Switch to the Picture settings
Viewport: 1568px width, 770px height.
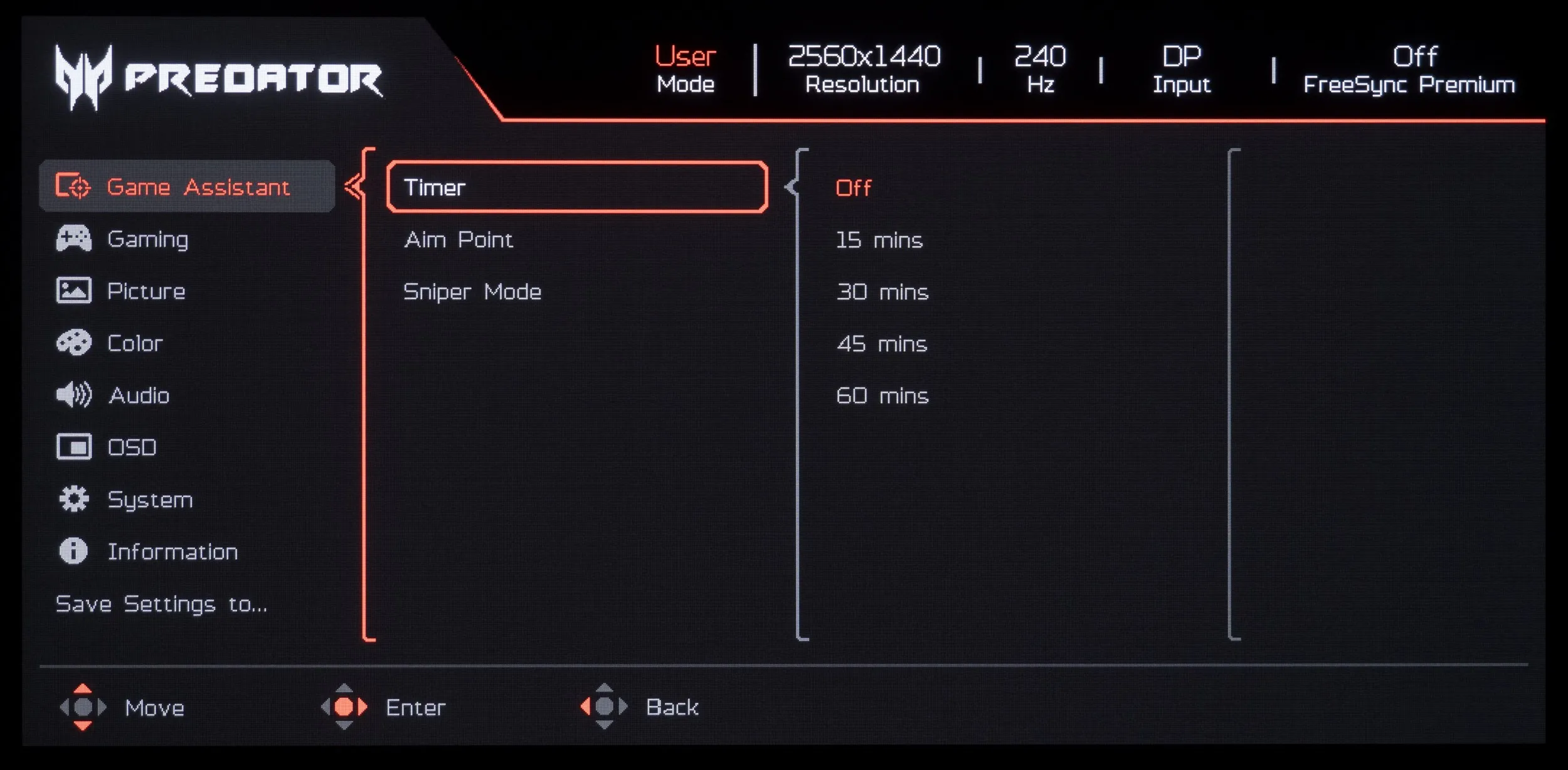[x=146, y=291]
